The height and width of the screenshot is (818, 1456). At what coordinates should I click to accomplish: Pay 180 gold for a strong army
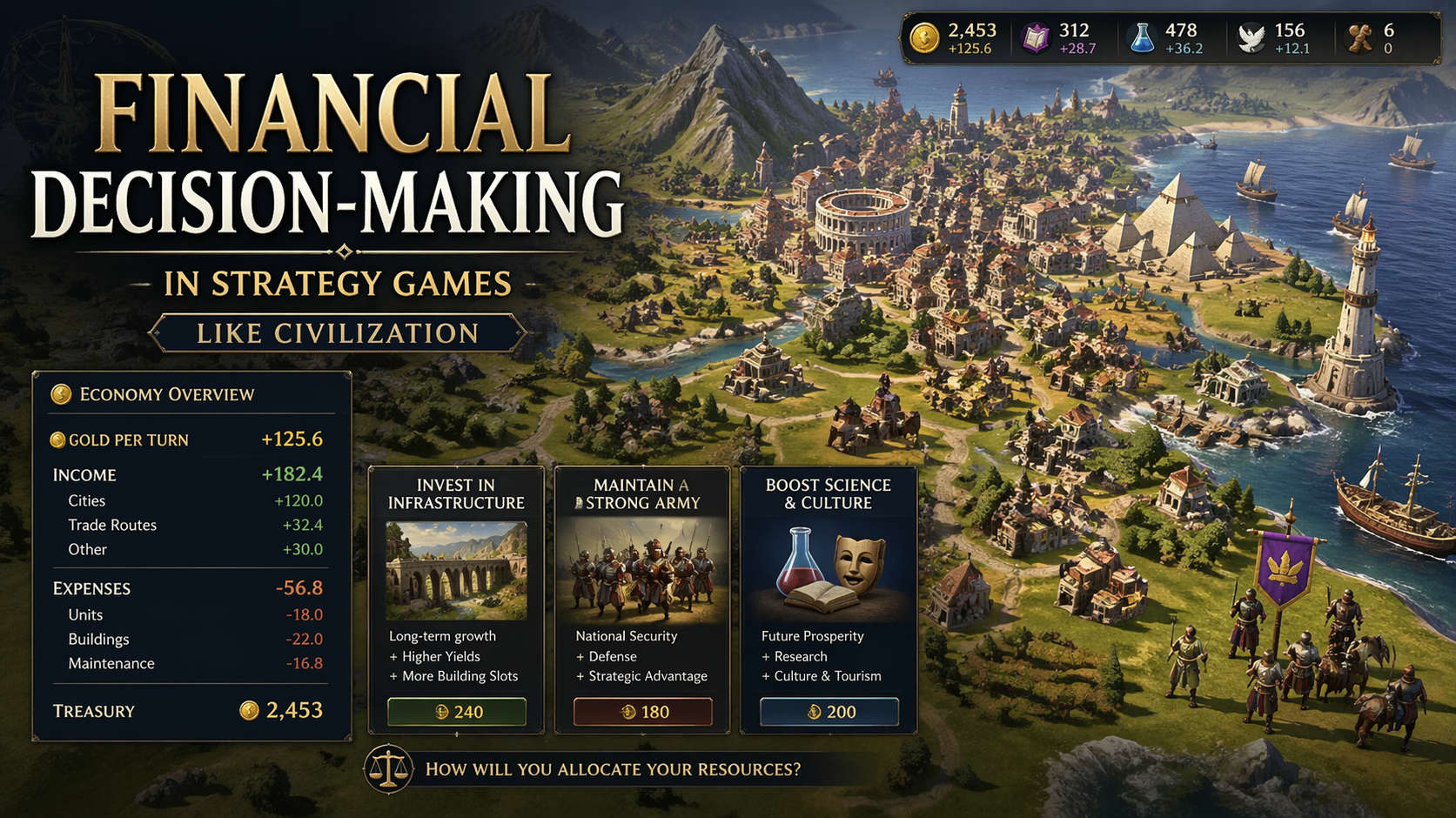pos(642,712)
